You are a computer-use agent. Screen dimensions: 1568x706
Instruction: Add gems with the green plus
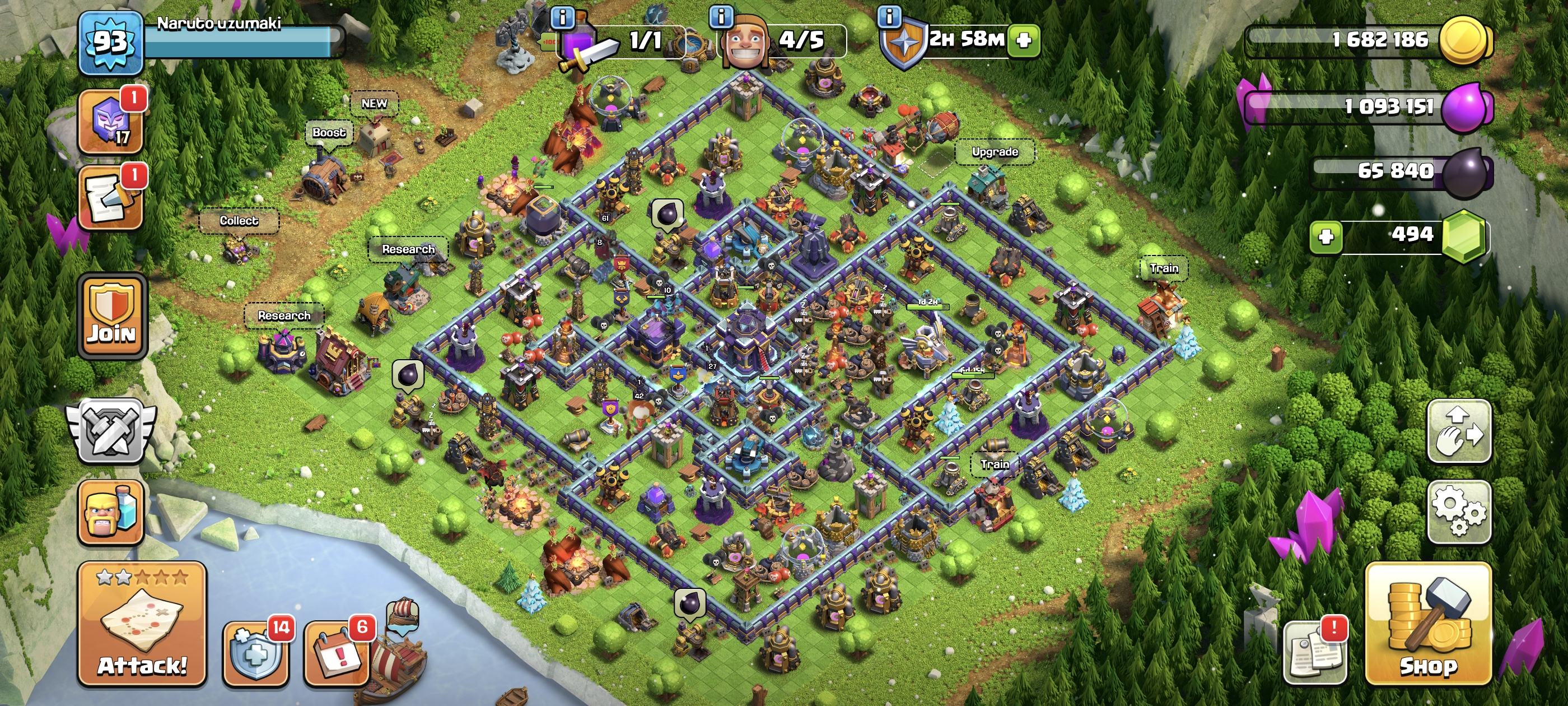[x=1326, y=236]
